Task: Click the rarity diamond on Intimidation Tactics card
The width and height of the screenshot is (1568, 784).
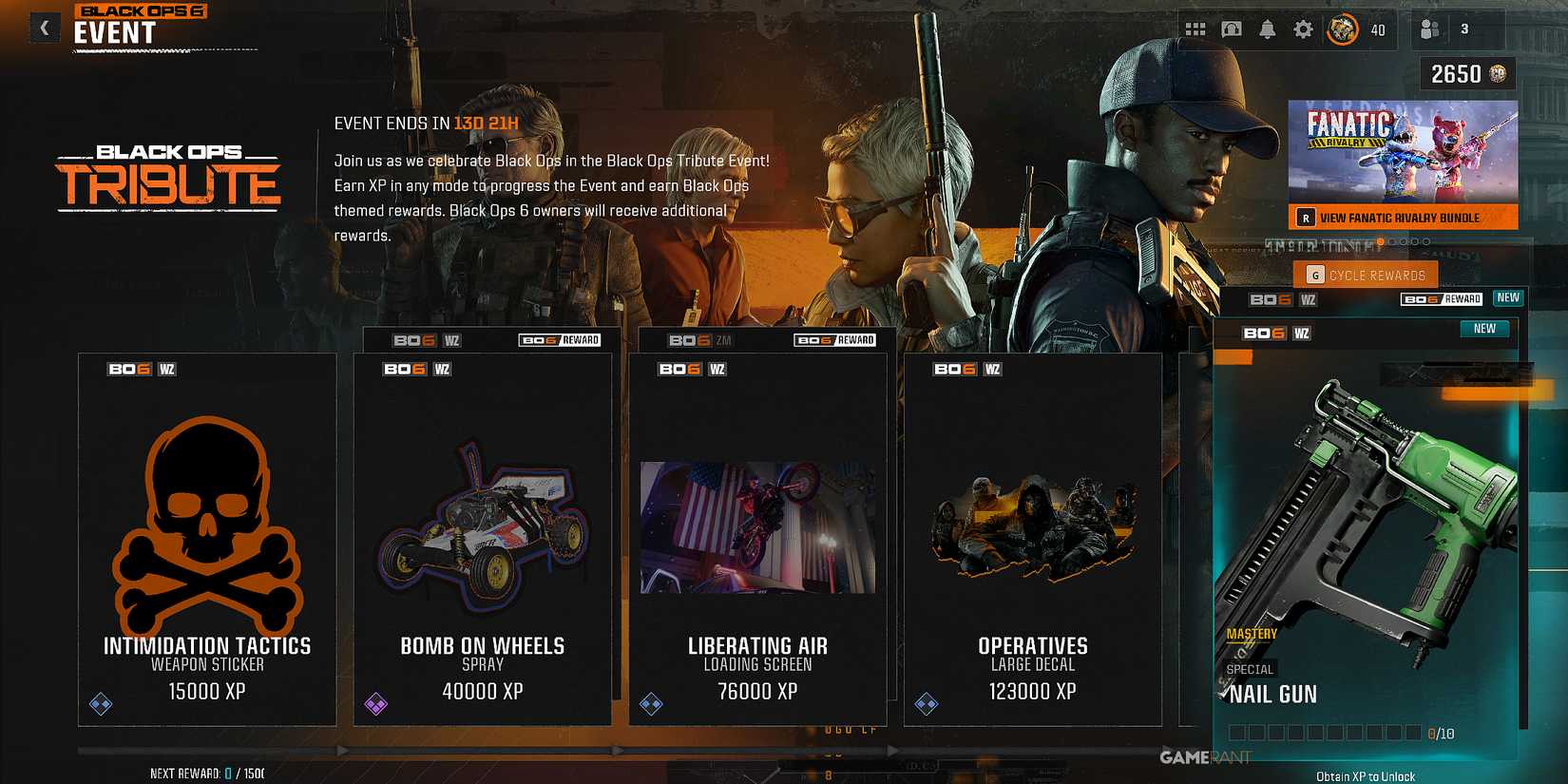Action: (100, 704)
